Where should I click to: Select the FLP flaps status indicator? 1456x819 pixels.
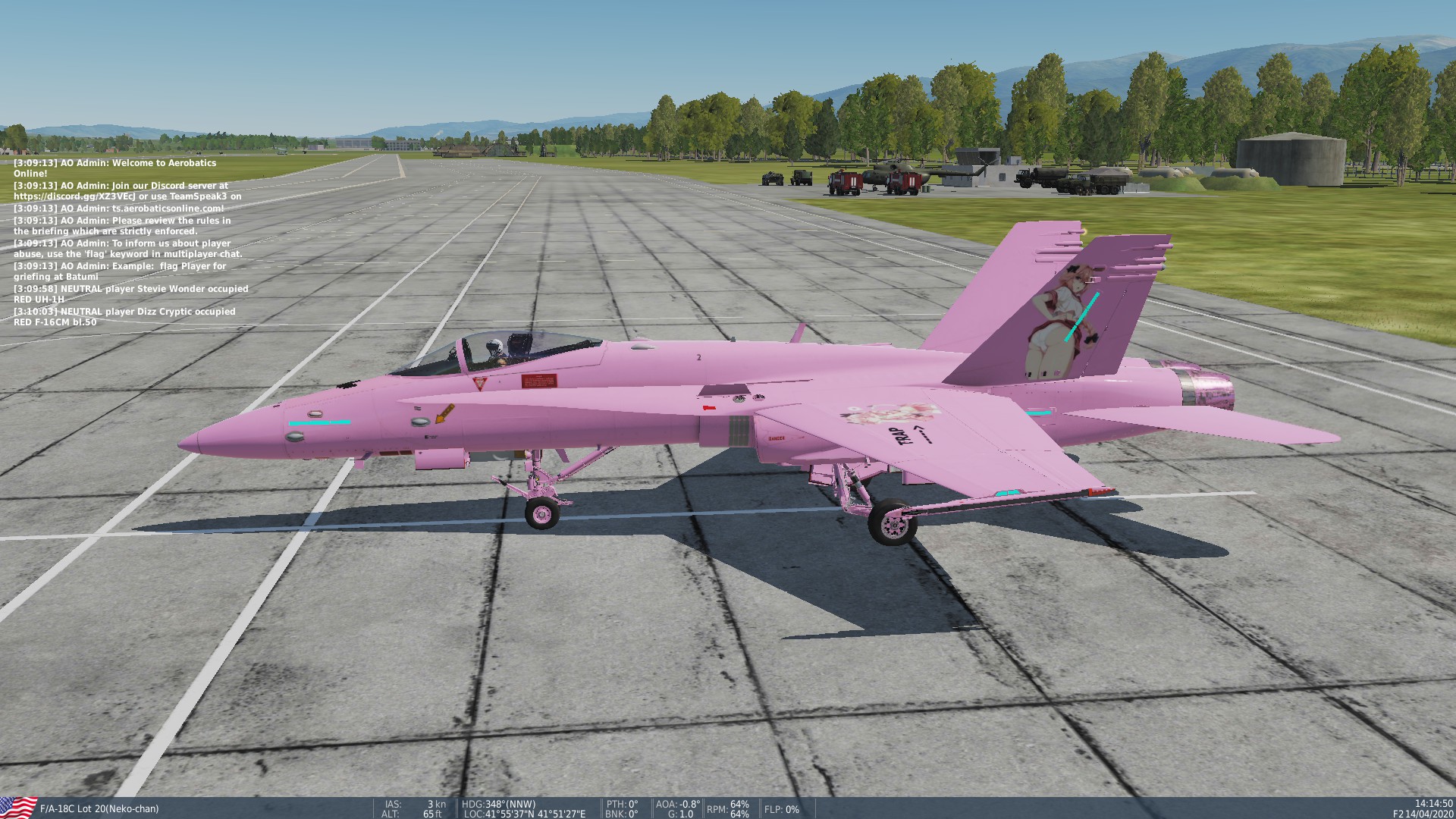click(780, 810)
